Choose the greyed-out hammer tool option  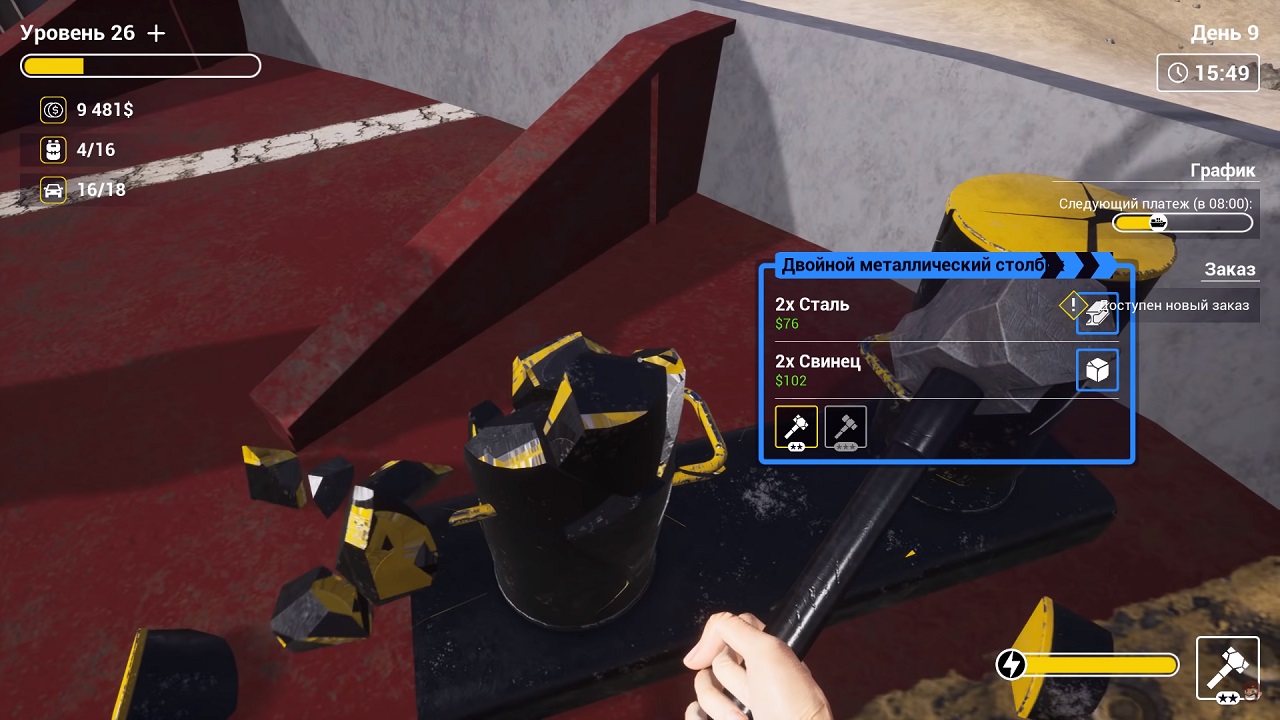[x=846, y=427]
